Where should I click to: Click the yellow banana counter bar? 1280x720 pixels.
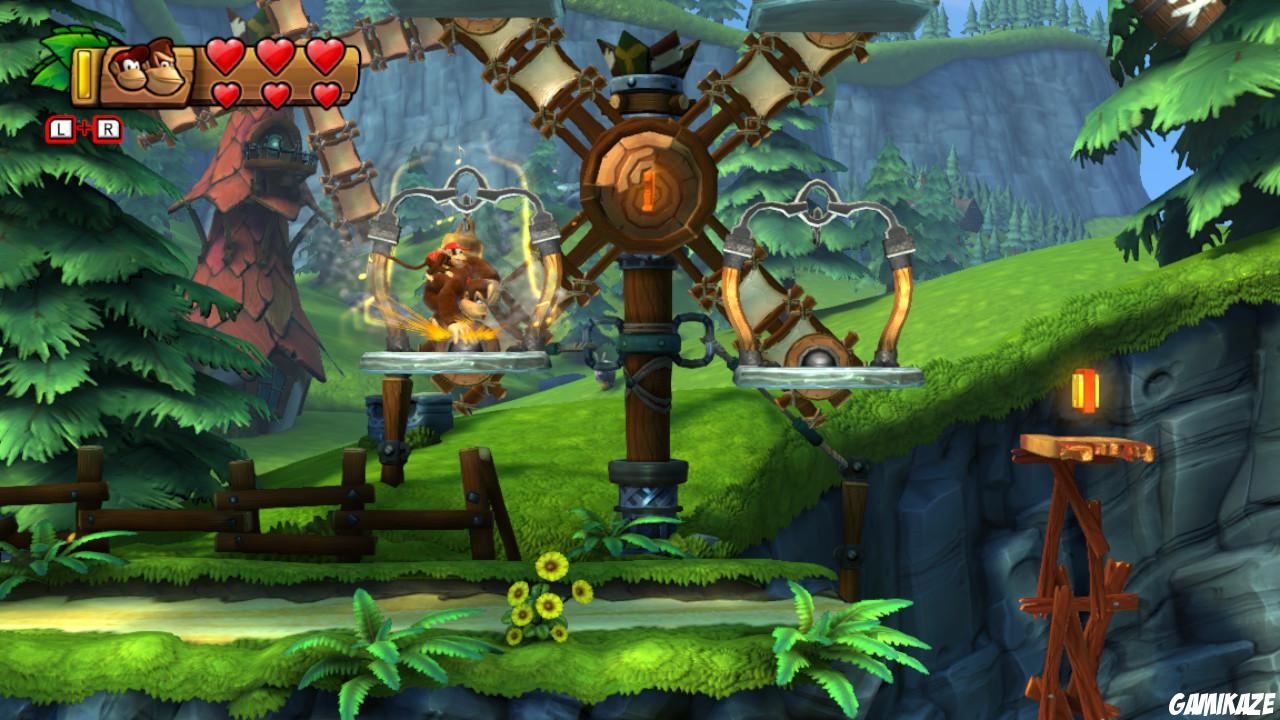click(83, 75)
